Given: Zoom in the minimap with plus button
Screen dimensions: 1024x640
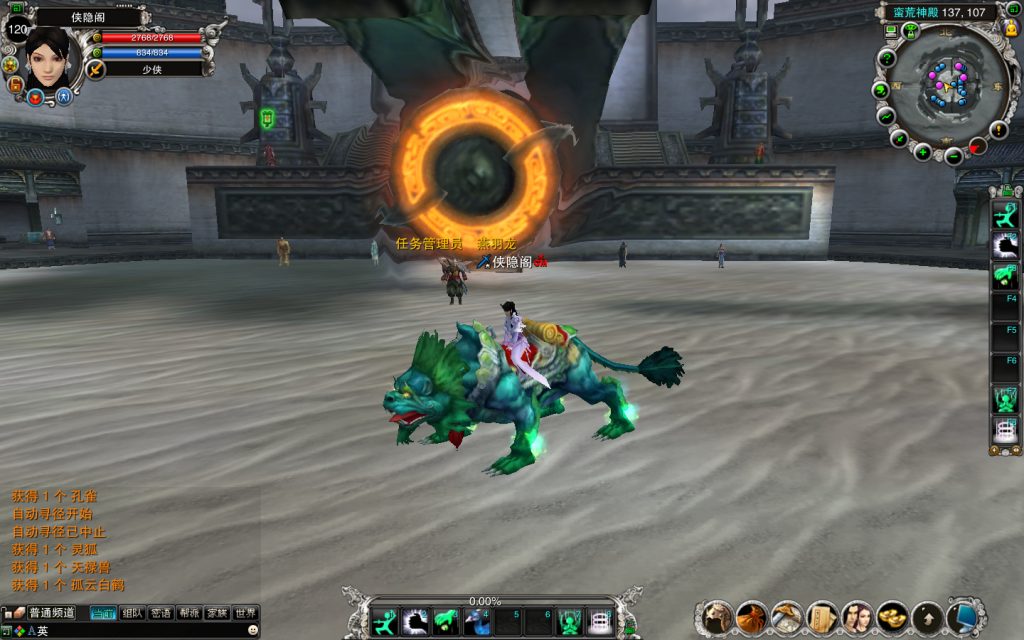Looking at the screenshot, I should [x=923, y=153].
